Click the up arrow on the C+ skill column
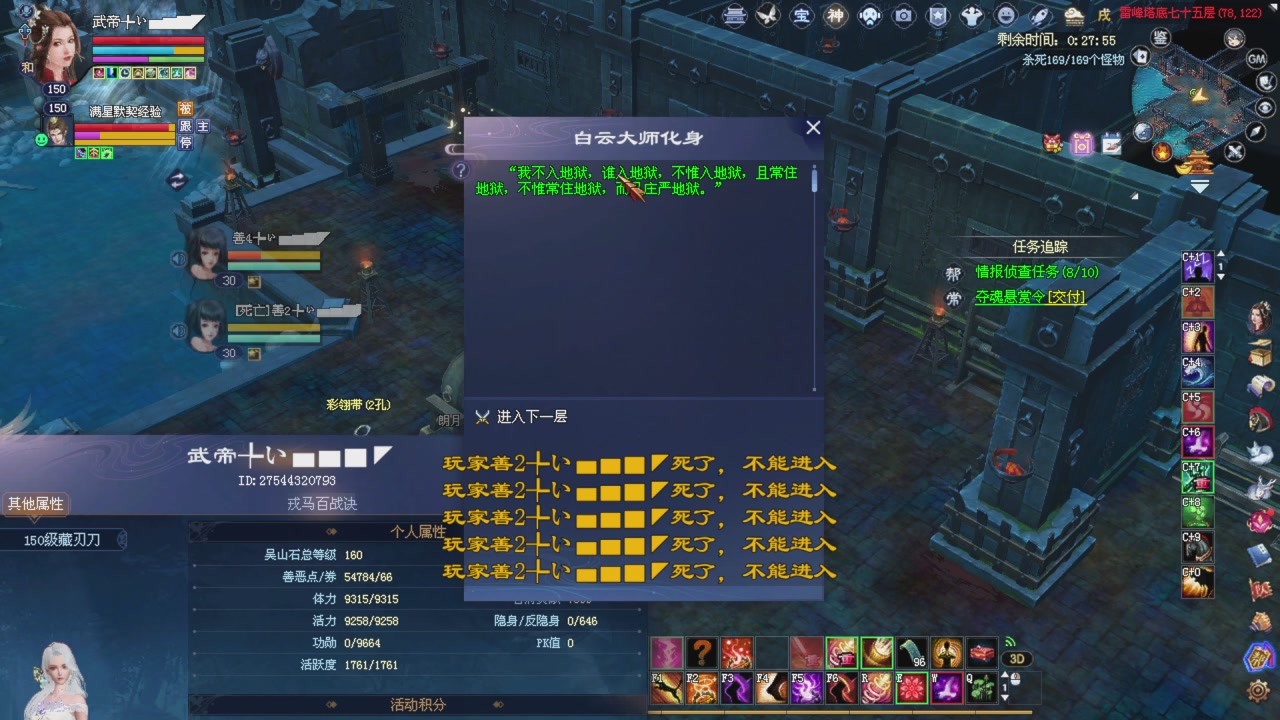The image size is (1280, 720). (1220, 253)
